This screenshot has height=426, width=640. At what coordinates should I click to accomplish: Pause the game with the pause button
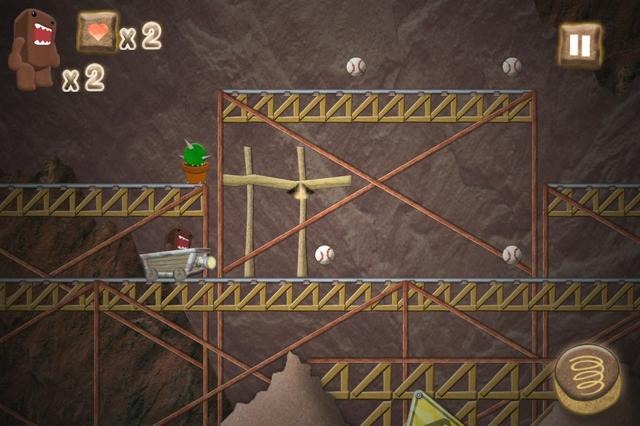[579, 45]
